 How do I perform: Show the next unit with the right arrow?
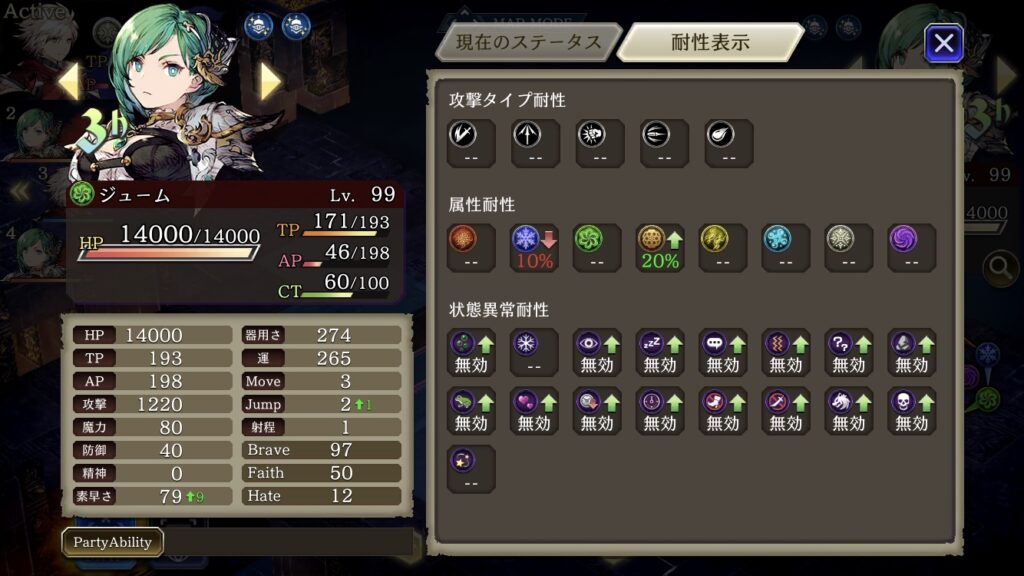(x=270, y=81)
